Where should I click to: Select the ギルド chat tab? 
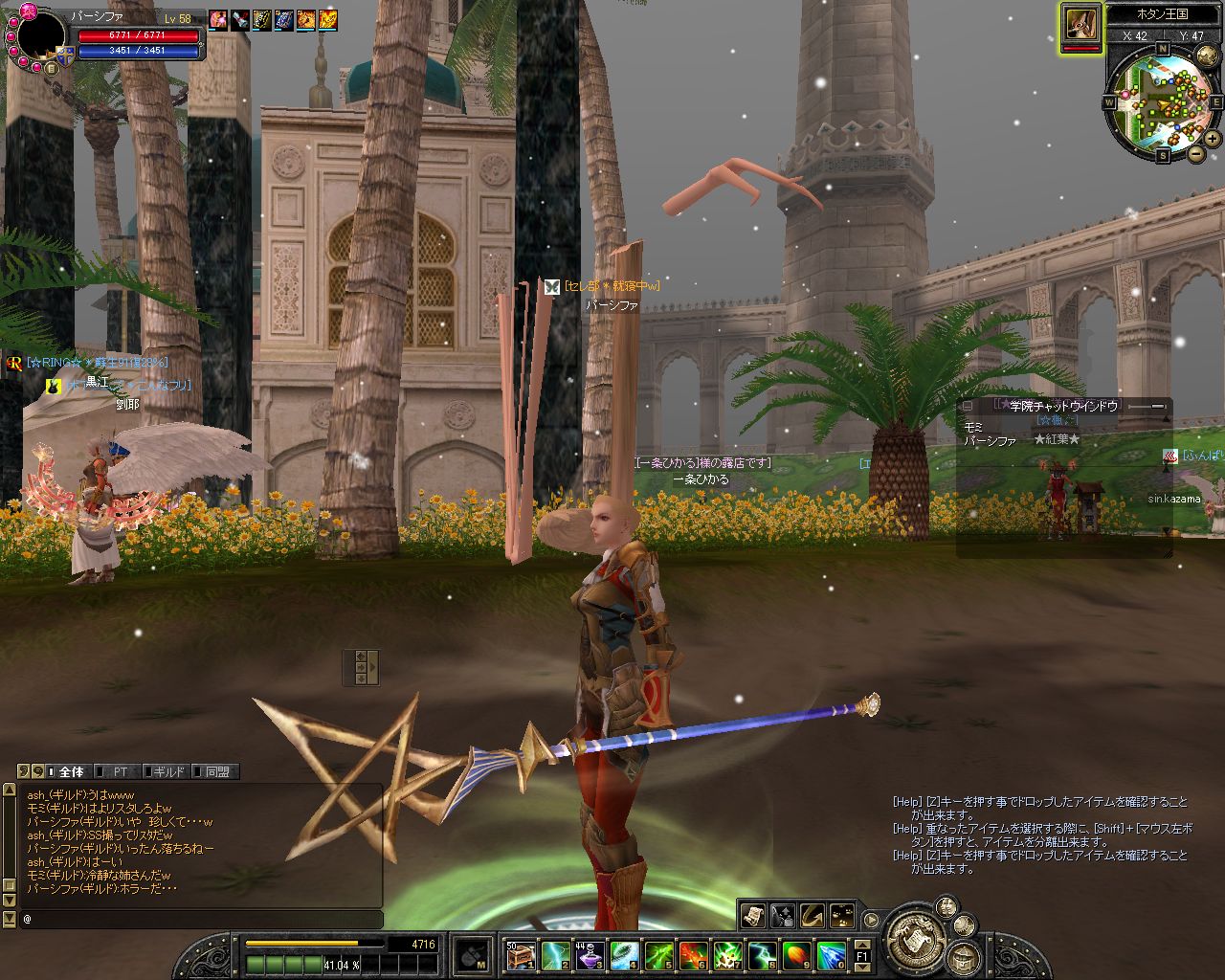[x=168, y=771]
